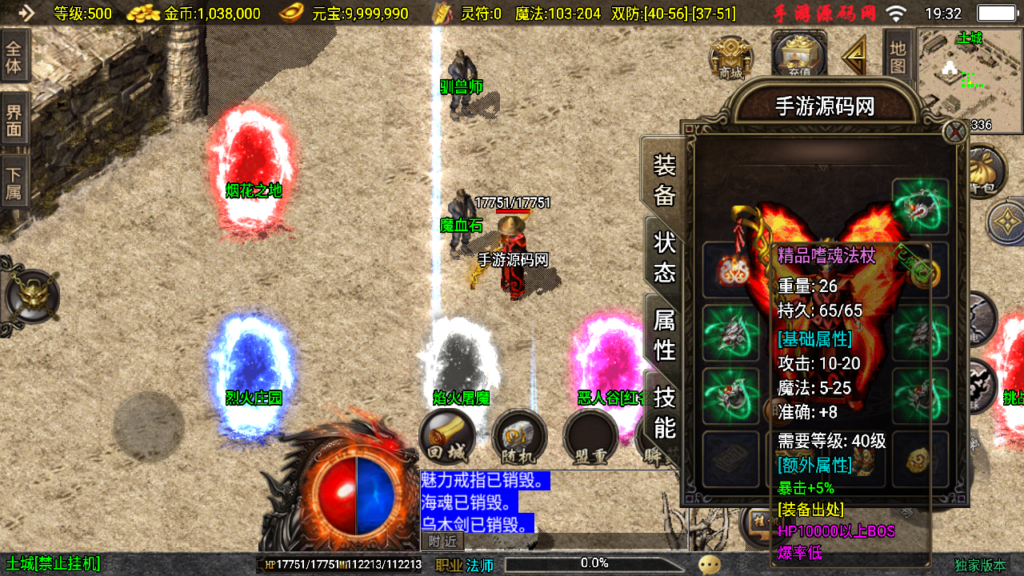Collapse the top icon row with the gold arrow
Viewport: 1024px width, 576px height.
point(855,57)
